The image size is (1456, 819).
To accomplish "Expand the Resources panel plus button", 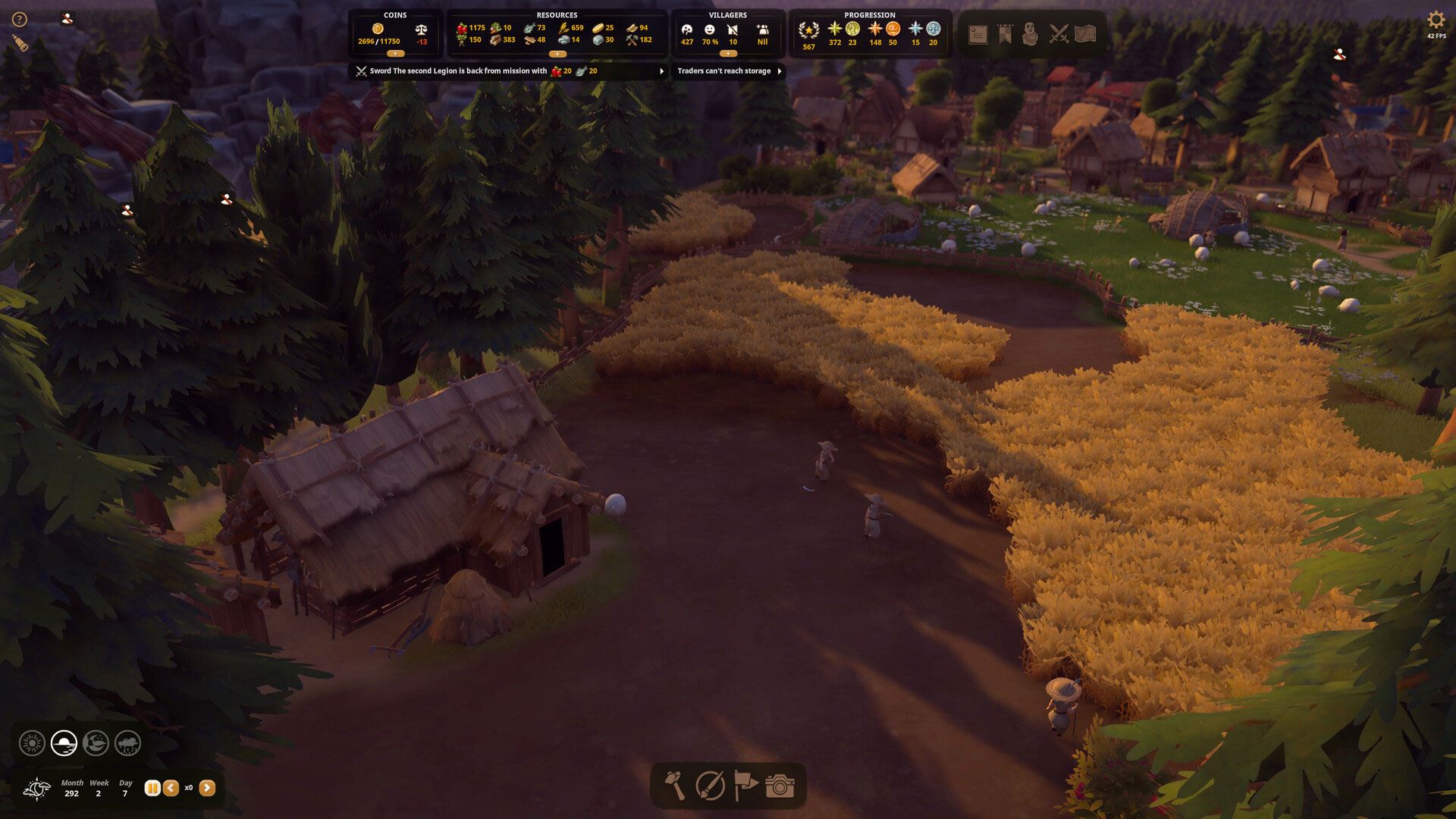I will (557, 54).
